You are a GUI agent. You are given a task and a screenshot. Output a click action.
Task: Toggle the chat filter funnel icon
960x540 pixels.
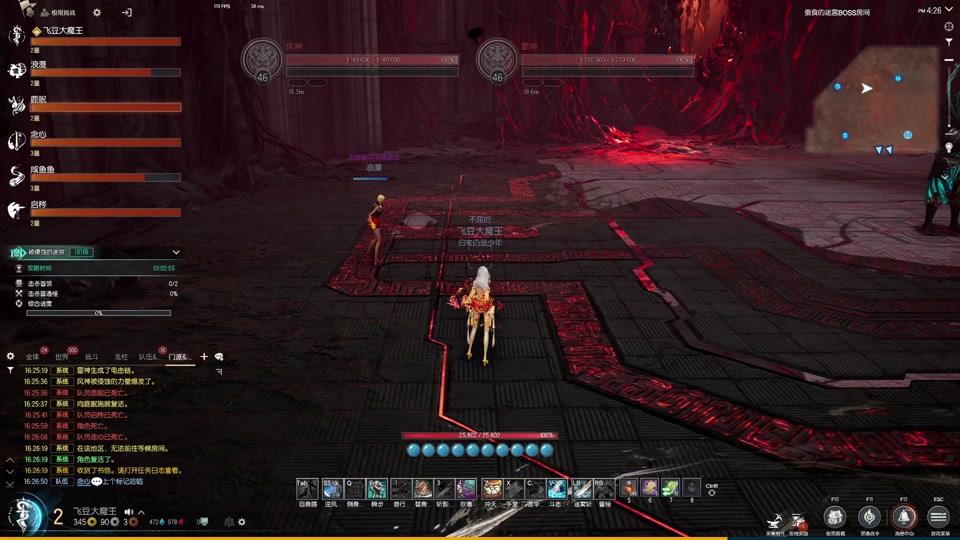coord(11,370)
